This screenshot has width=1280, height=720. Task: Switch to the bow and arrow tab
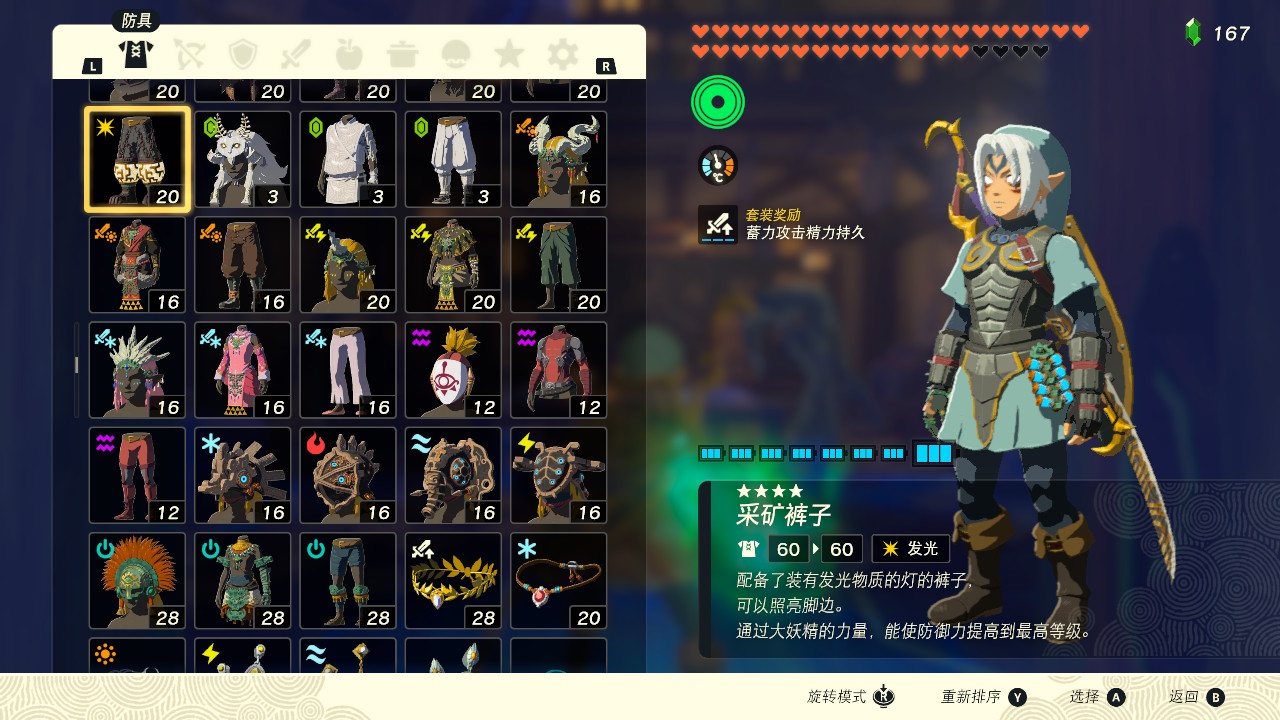(189, 53)
